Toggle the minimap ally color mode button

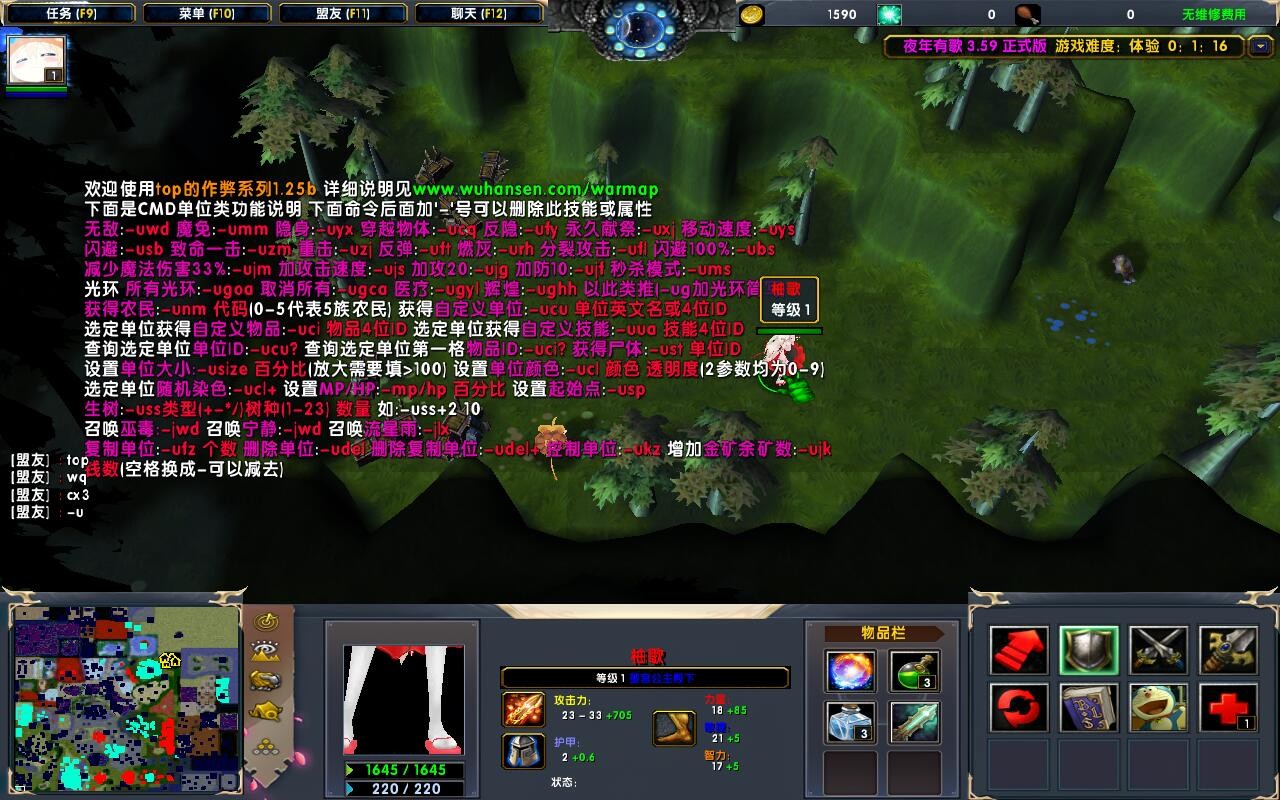click(266, 681)
